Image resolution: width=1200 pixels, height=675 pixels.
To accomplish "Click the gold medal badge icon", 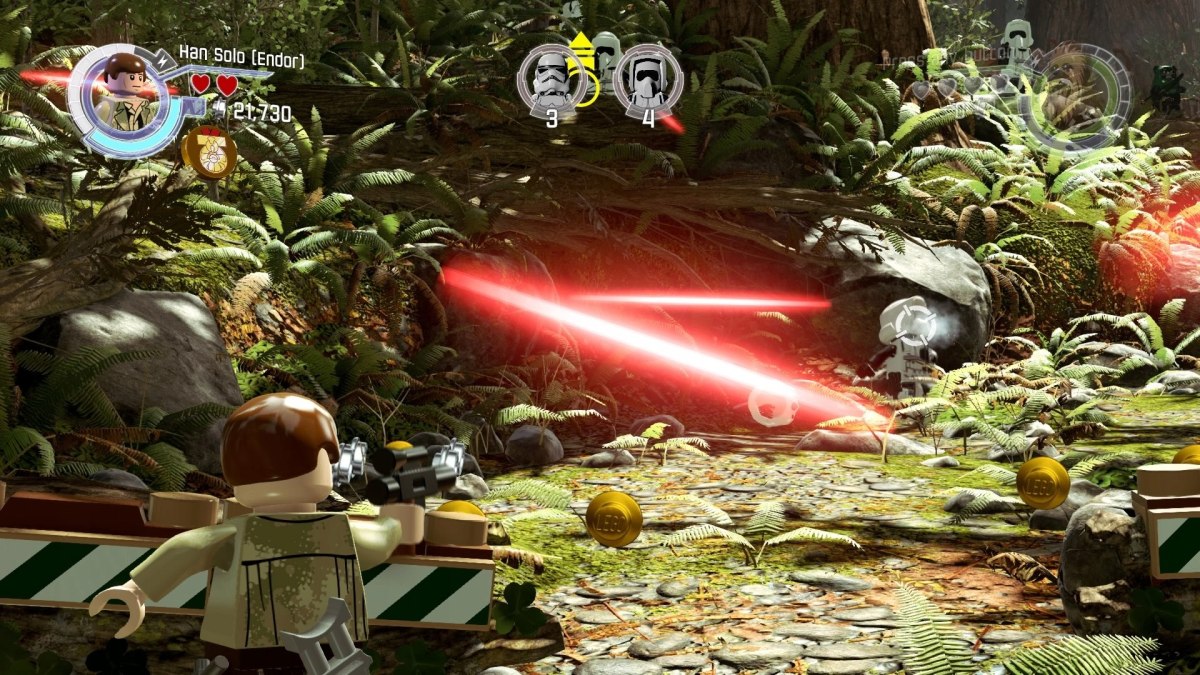I will (209, 153).
